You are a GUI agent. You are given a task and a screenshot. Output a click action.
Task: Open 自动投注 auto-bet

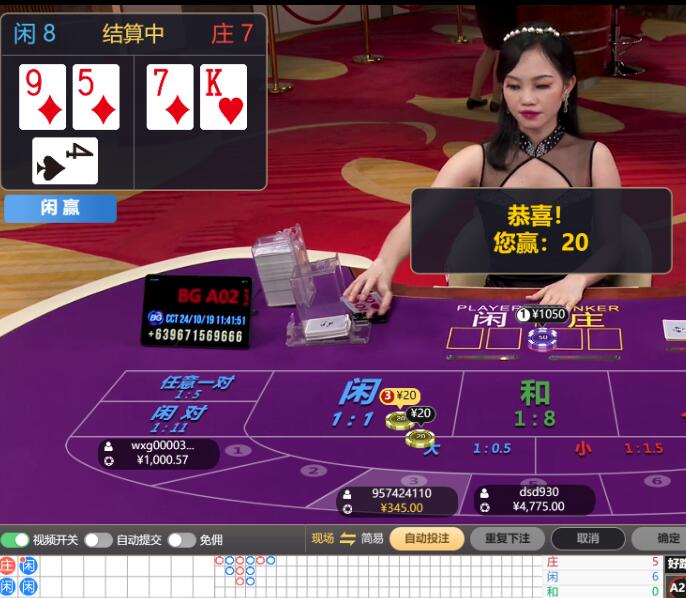click(427, 539)
